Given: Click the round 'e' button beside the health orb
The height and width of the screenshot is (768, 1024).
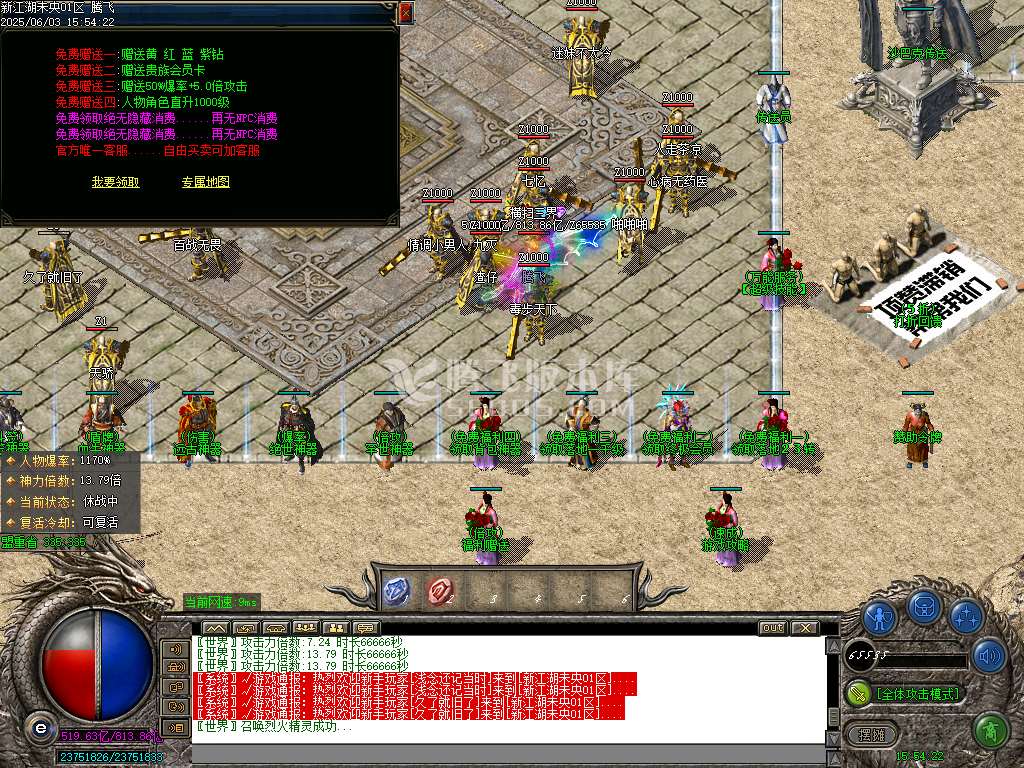Looking at the screenshot, I should point(40,727).
